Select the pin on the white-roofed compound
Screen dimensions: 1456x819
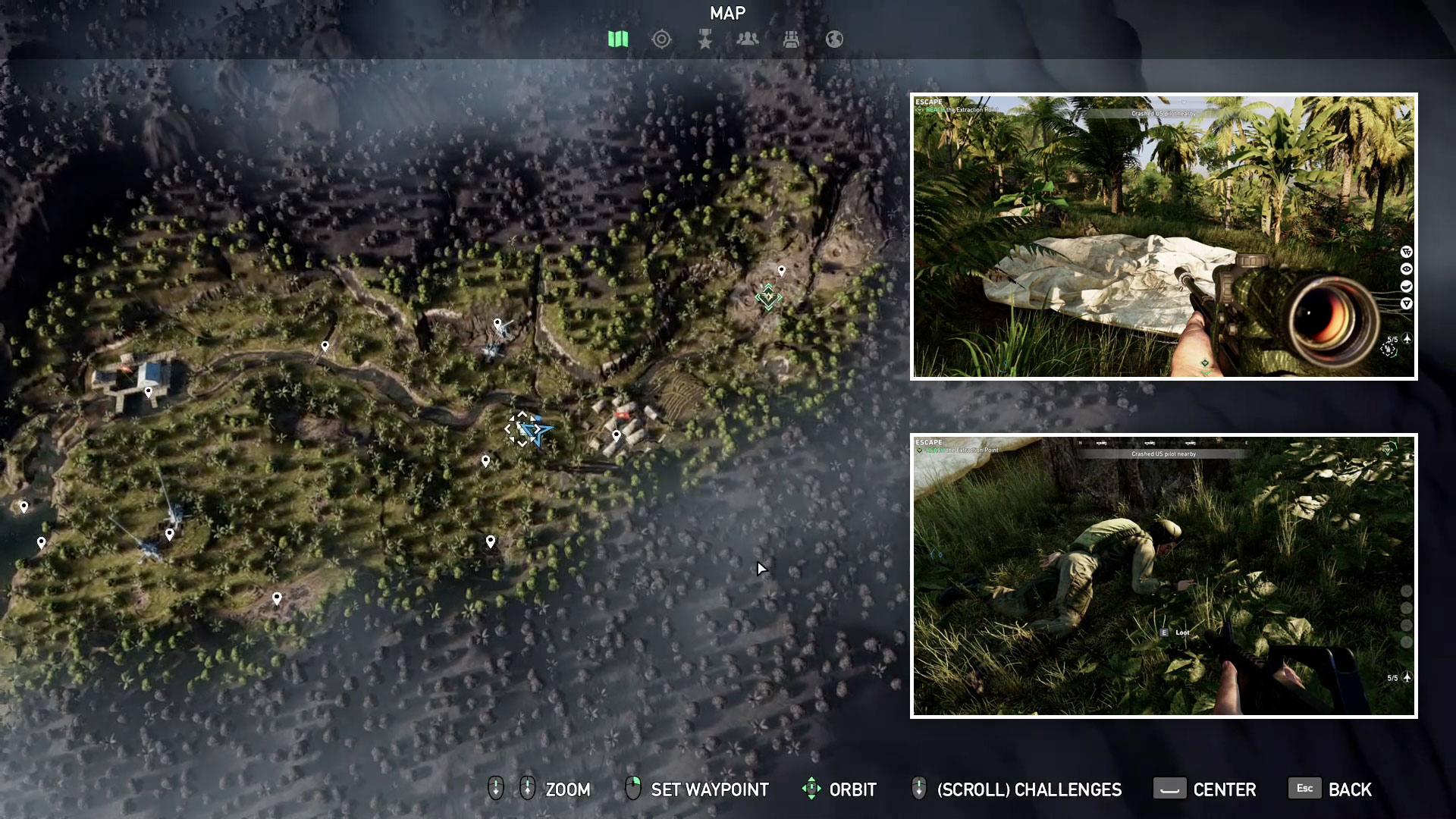tap(149, 391)
